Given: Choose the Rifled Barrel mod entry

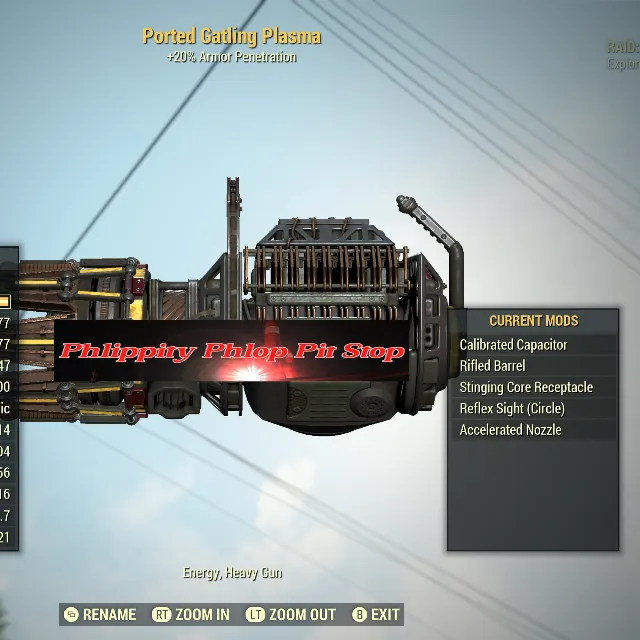Looking at the screenshot, I should coord(493,366).
